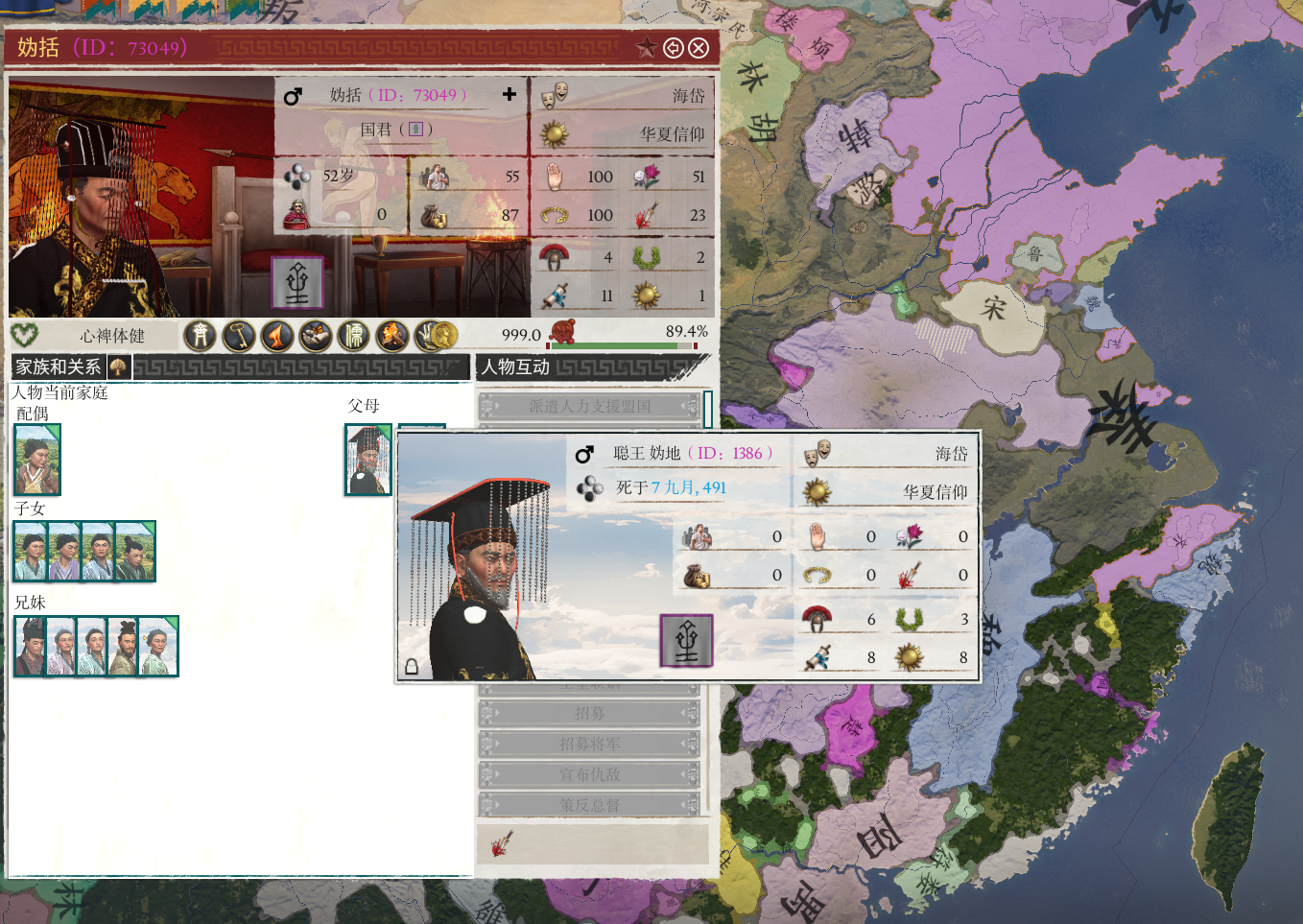Click the campfire trait icon
This screenshot has width=1303, height=924.
[391, 336]
